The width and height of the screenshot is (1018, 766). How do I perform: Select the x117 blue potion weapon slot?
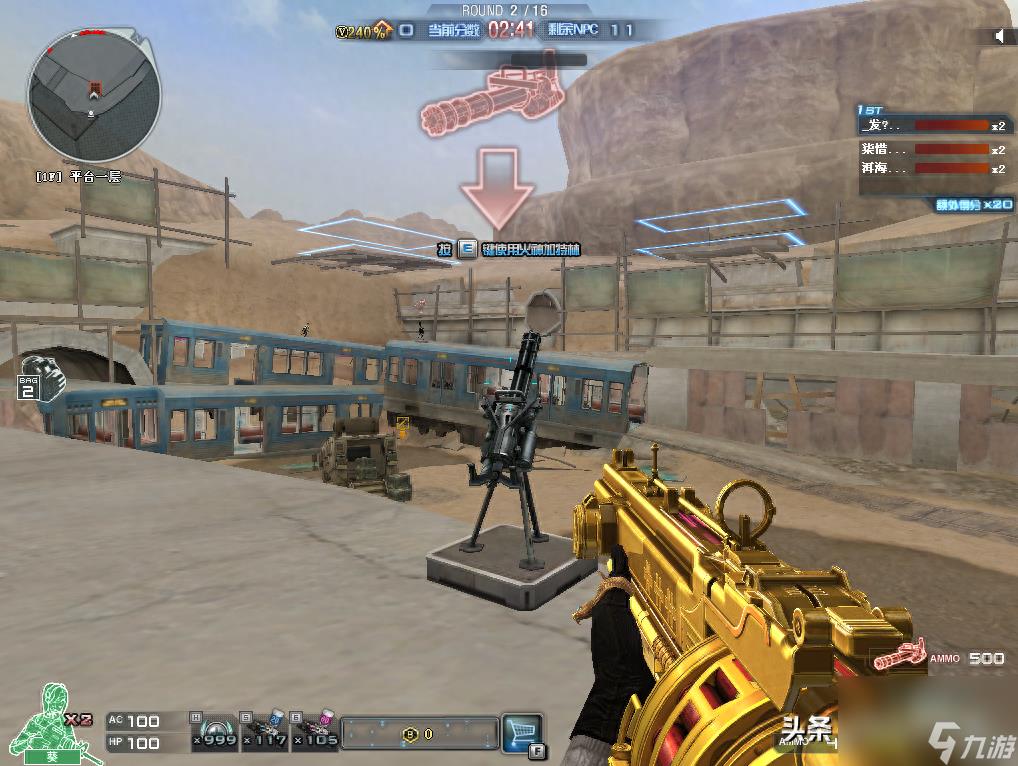[x=264, y=731]
